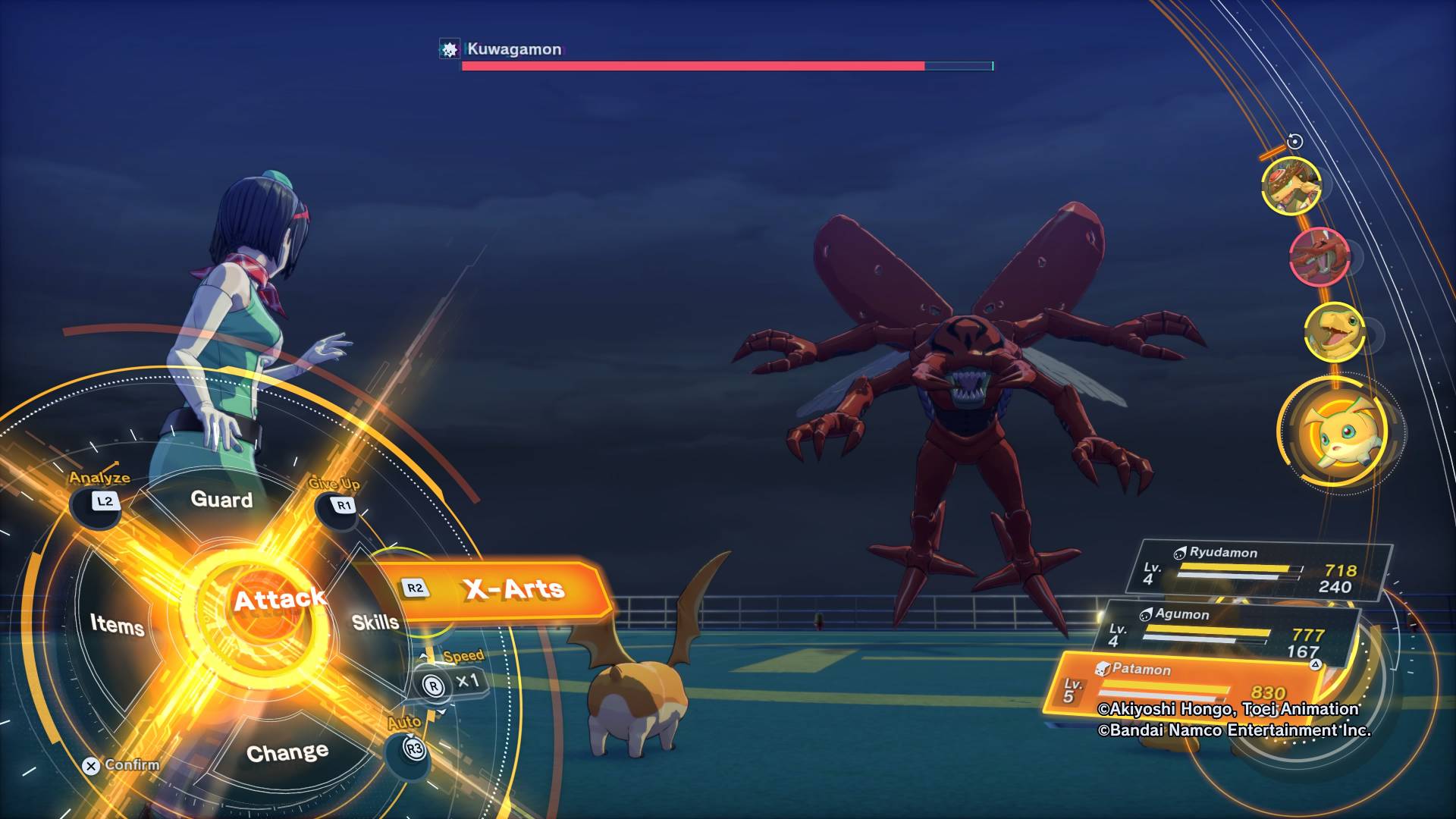
Task: Open the Items menu
Action: tap(117, 624)
